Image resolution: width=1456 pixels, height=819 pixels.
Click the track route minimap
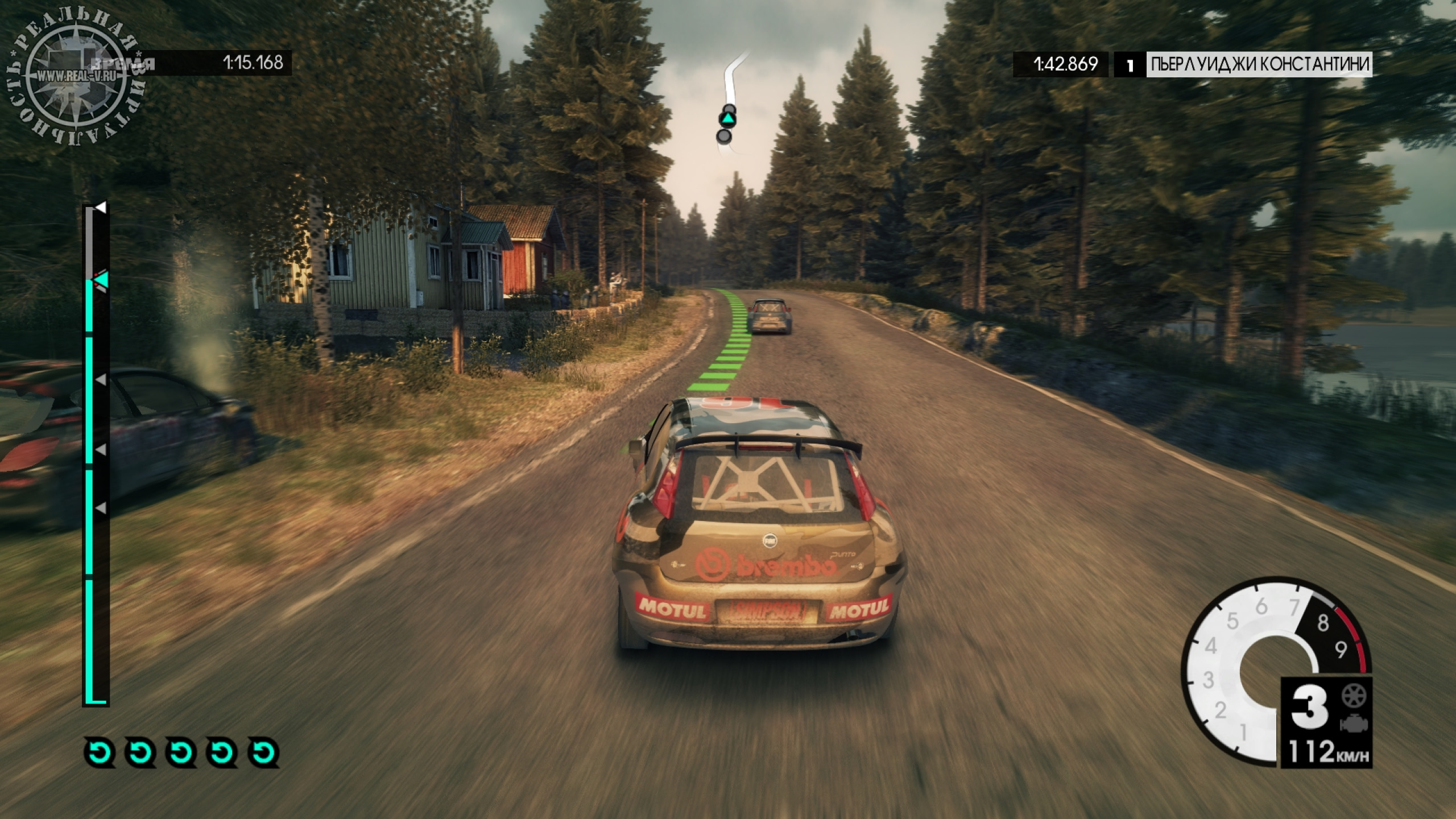[x=732, y=102]
